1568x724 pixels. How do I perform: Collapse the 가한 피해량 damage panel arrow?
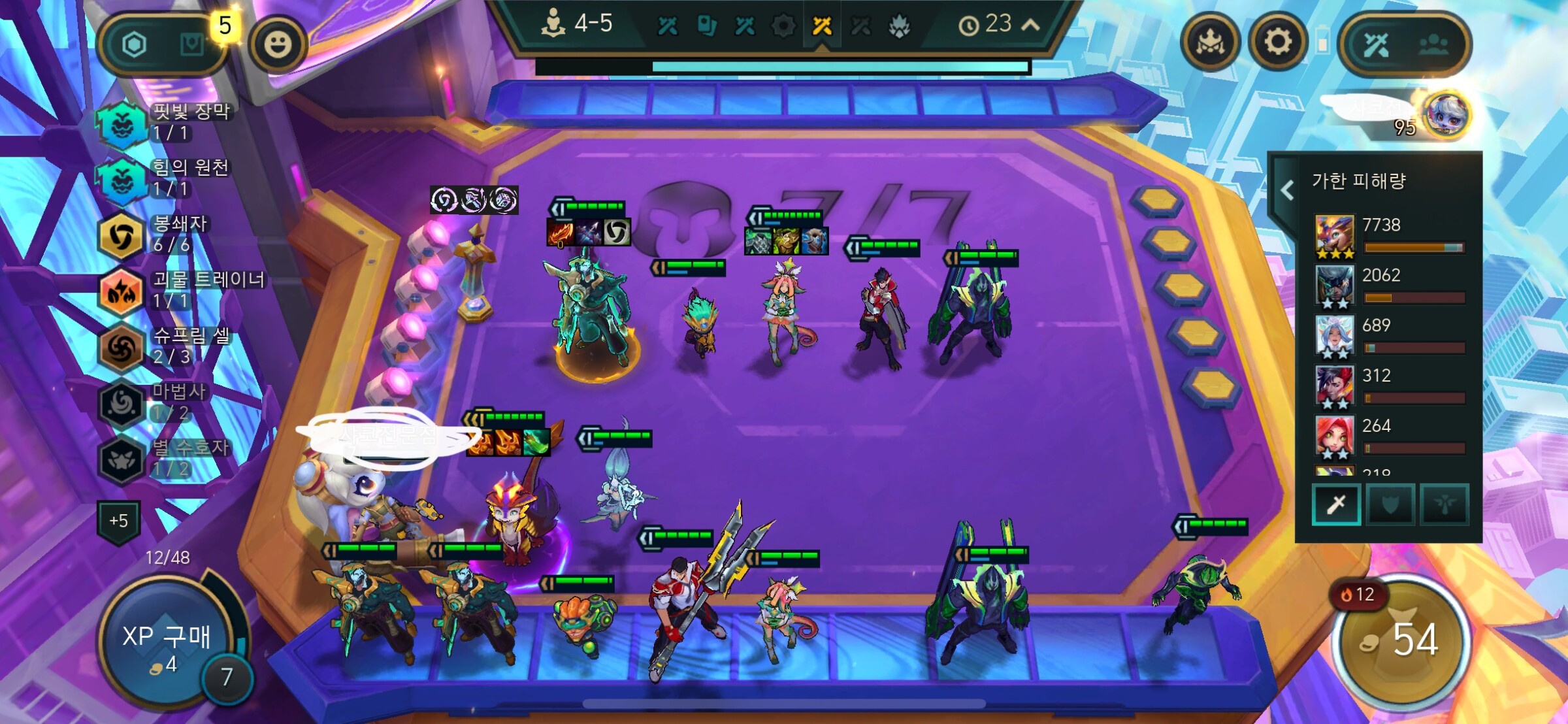click(x=1287, y=189)
